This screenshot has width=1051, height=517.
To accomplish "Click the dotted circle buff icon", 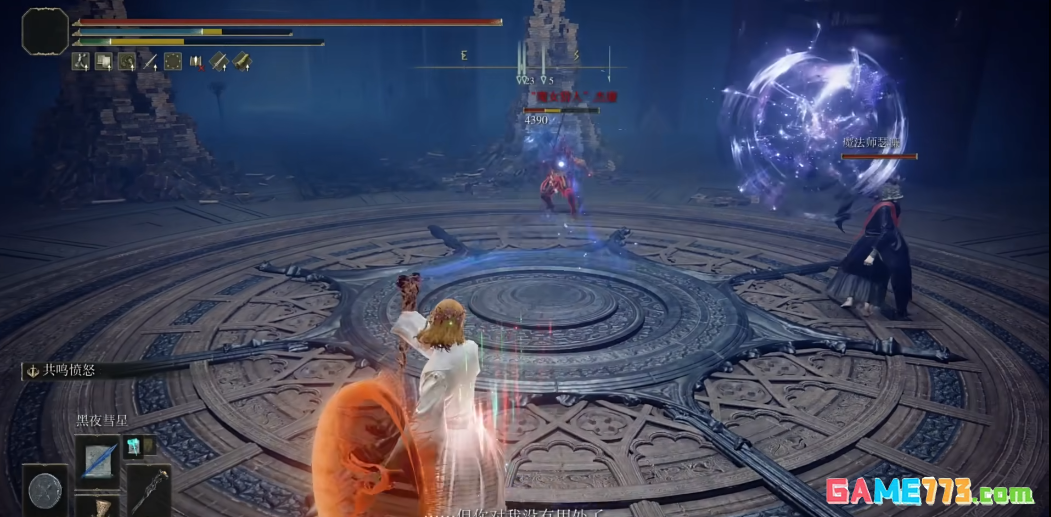I will point(172,62).
